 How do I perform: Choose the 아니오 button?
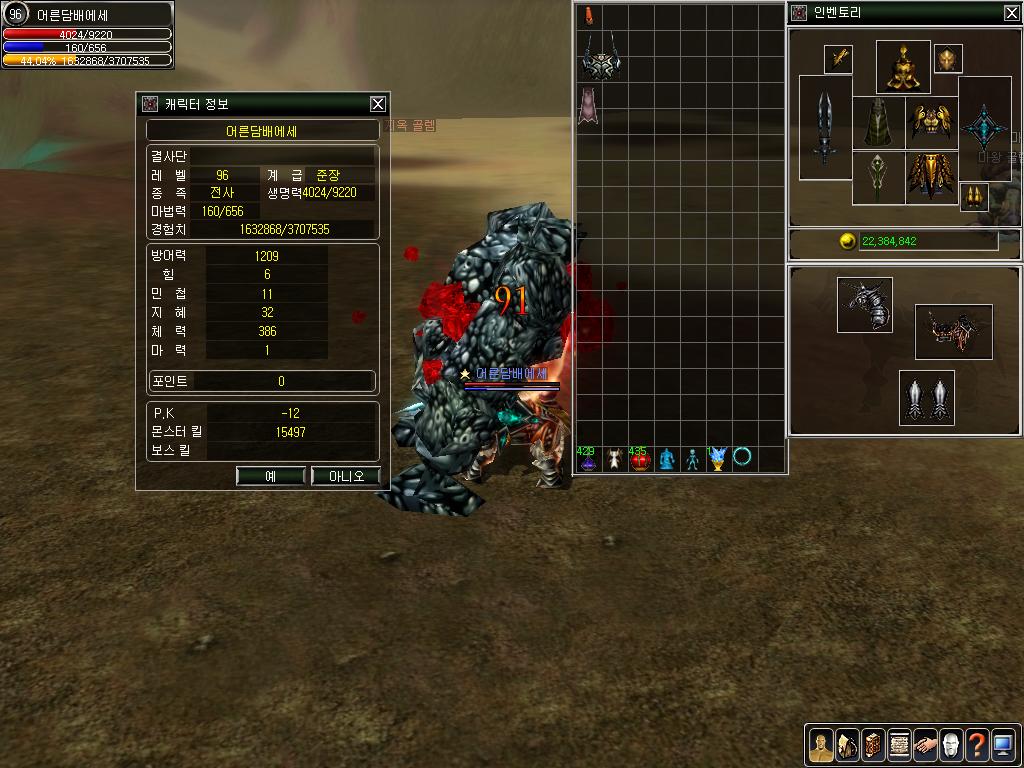pyautogui.click(x=347, y=476)
